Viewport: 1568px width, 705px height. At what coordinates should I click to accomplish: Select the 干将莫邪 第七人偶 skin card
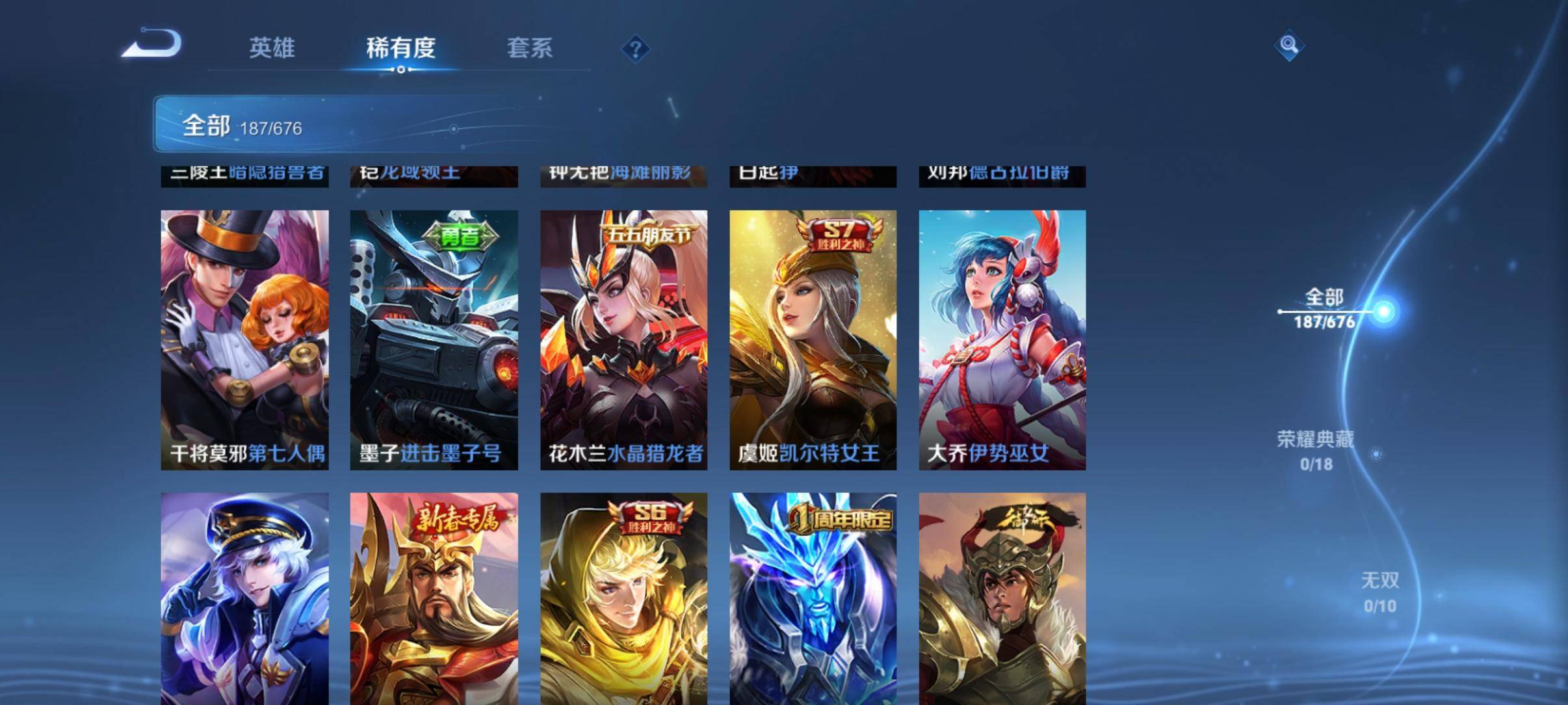tap(244, 339)
